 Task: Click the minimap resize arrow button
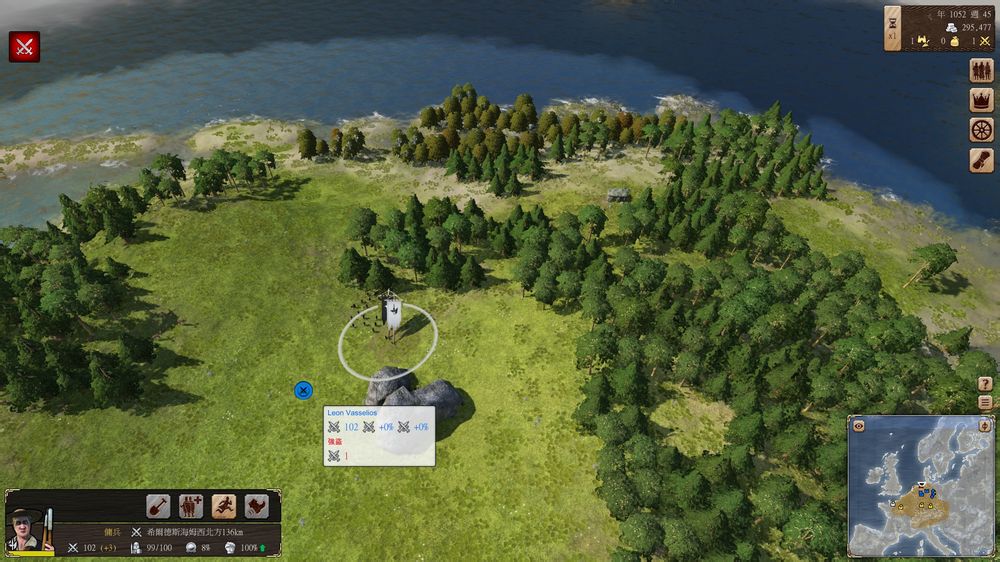984,425
